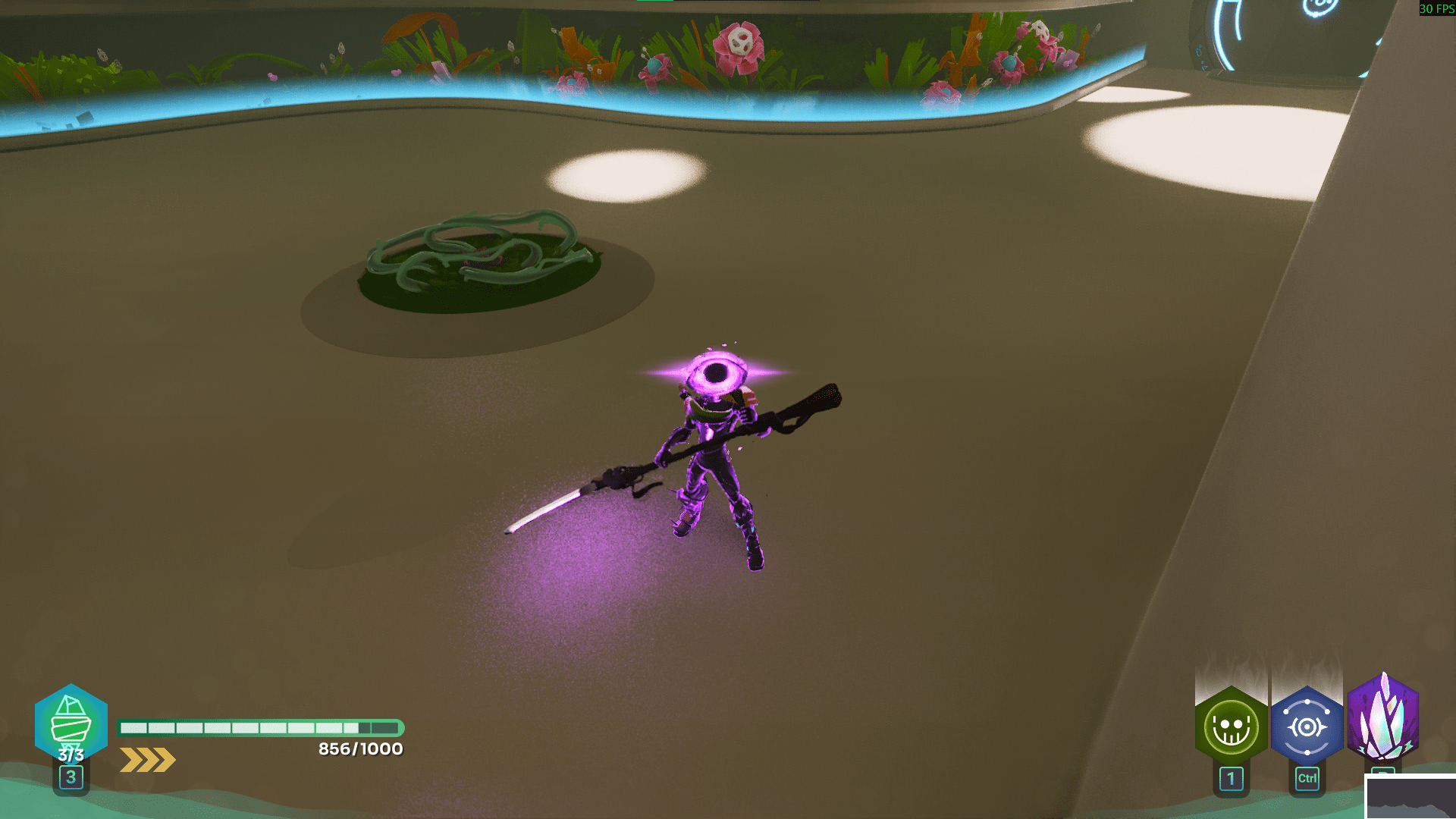Image resolution: width=1456 pixels, height=819 pixels.
Task: Select the teal hexagon consumable icon
Action: click(71, 723)
